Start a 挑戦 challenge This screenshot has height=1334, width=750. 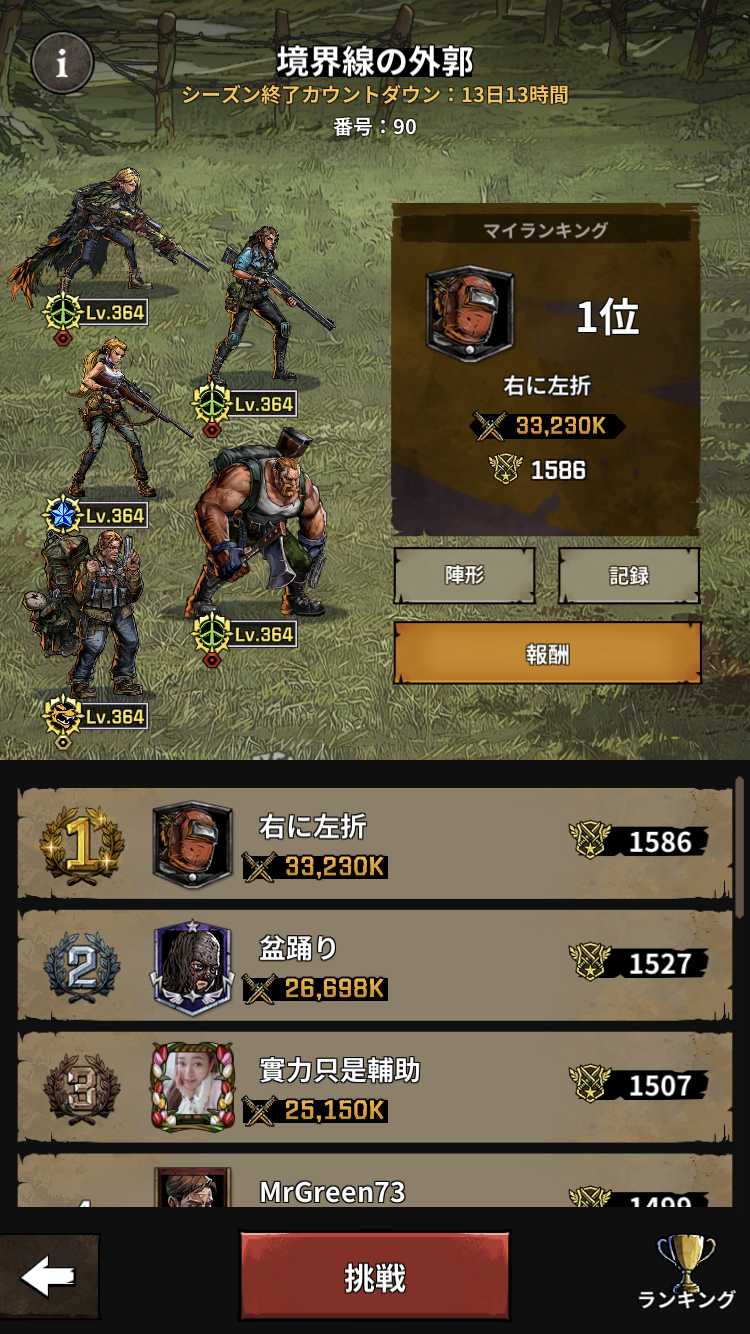coord(374,1277)
